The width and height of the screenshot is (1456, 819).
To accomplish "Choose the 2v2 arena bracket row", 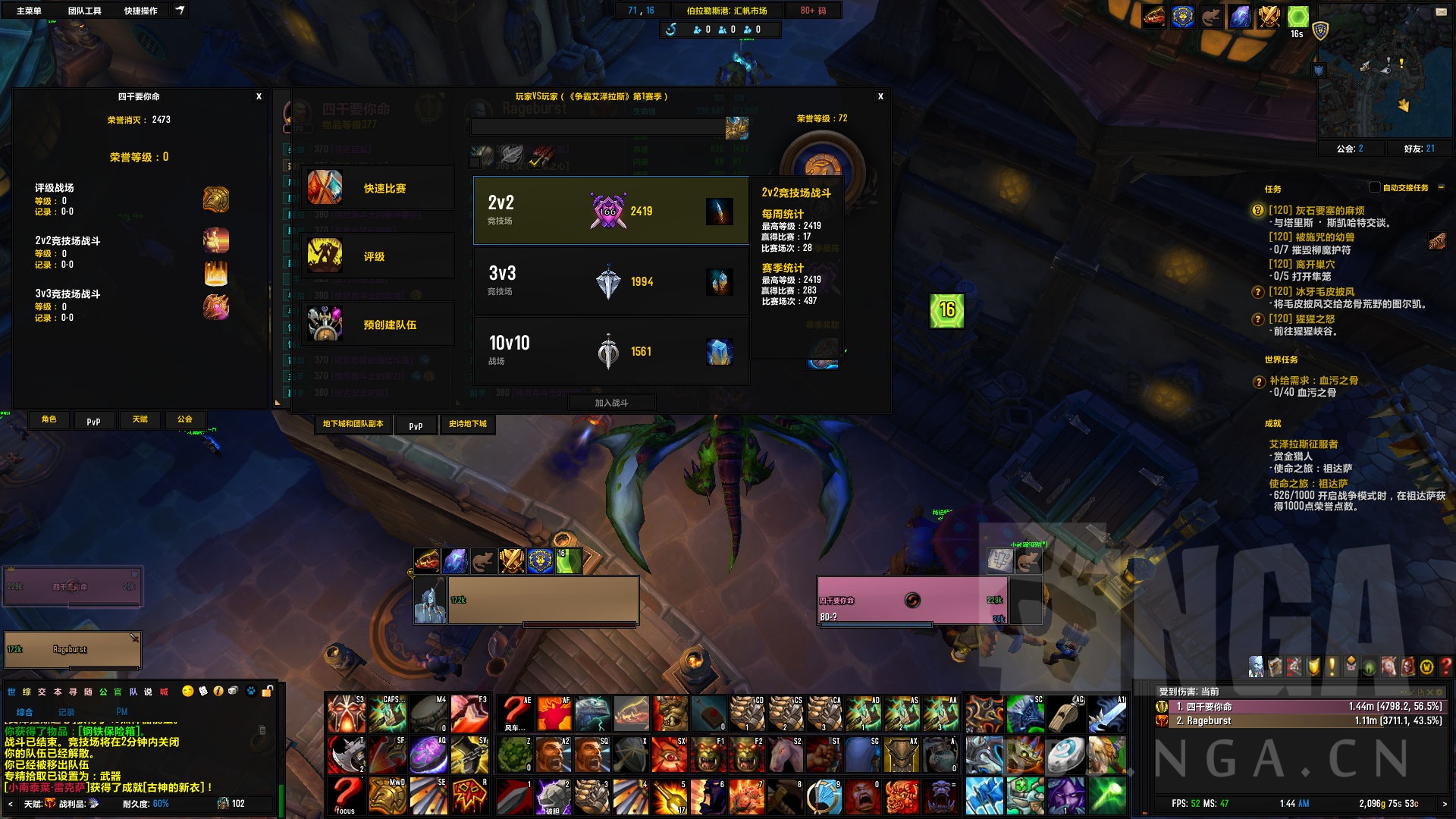I will (610, 211).
